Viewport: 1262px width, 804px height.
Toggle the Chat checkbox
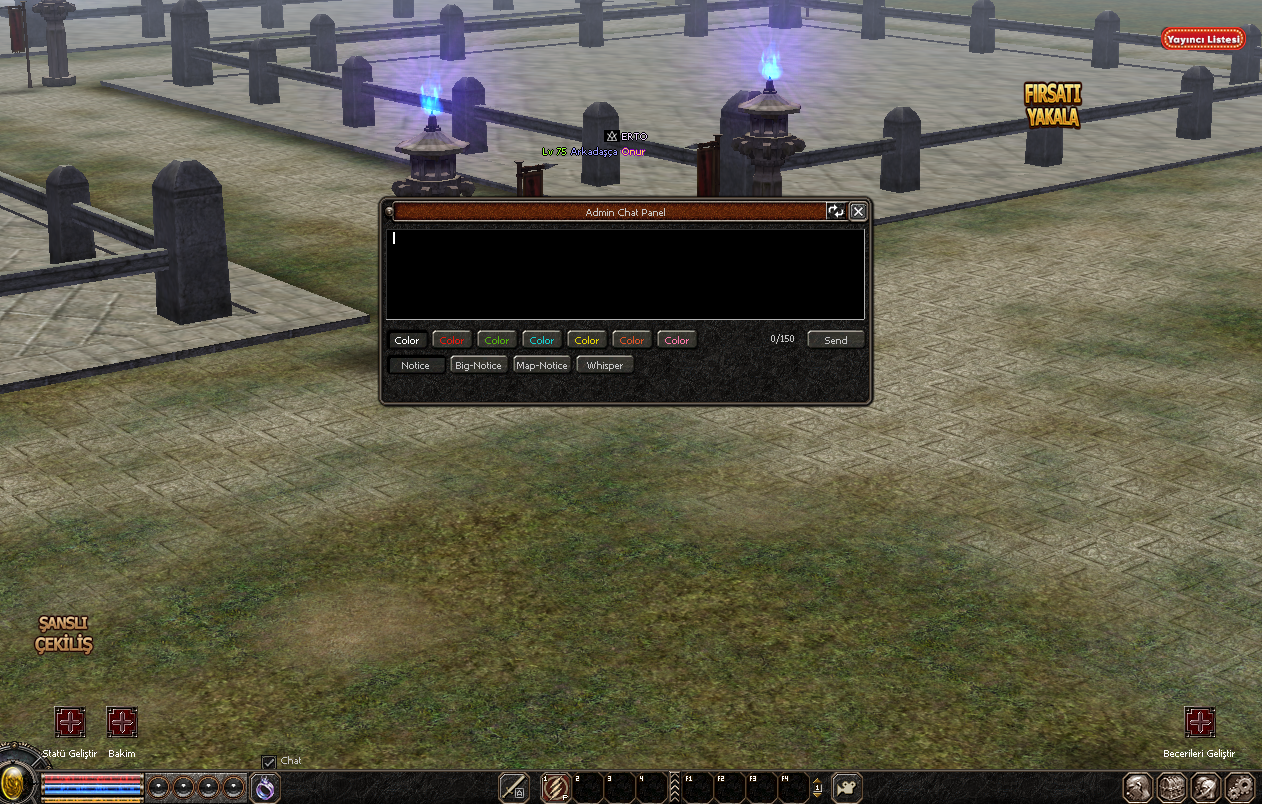(x=268, y=762)
